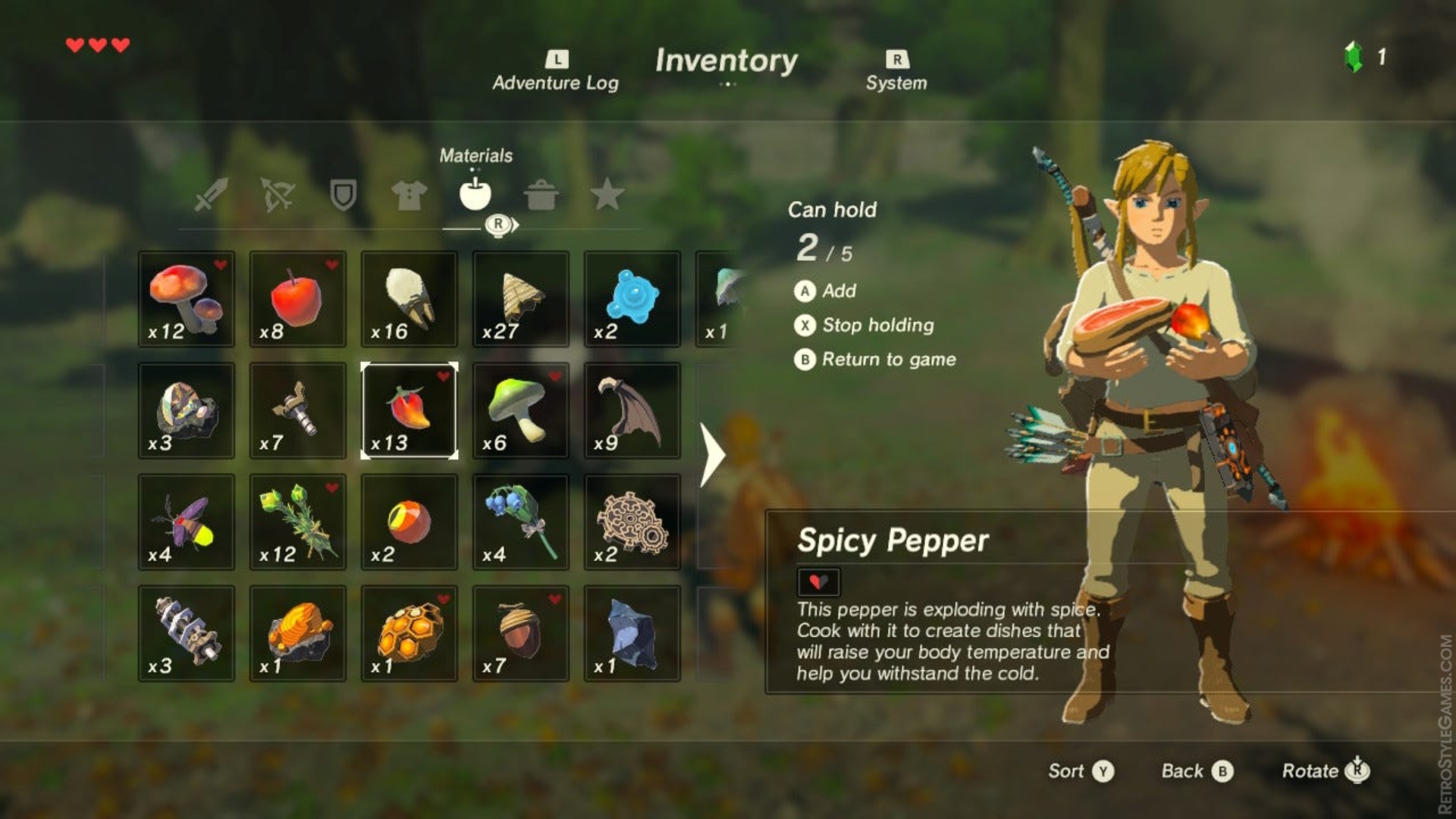Go to next materials page arrow

tap(711, 455)
